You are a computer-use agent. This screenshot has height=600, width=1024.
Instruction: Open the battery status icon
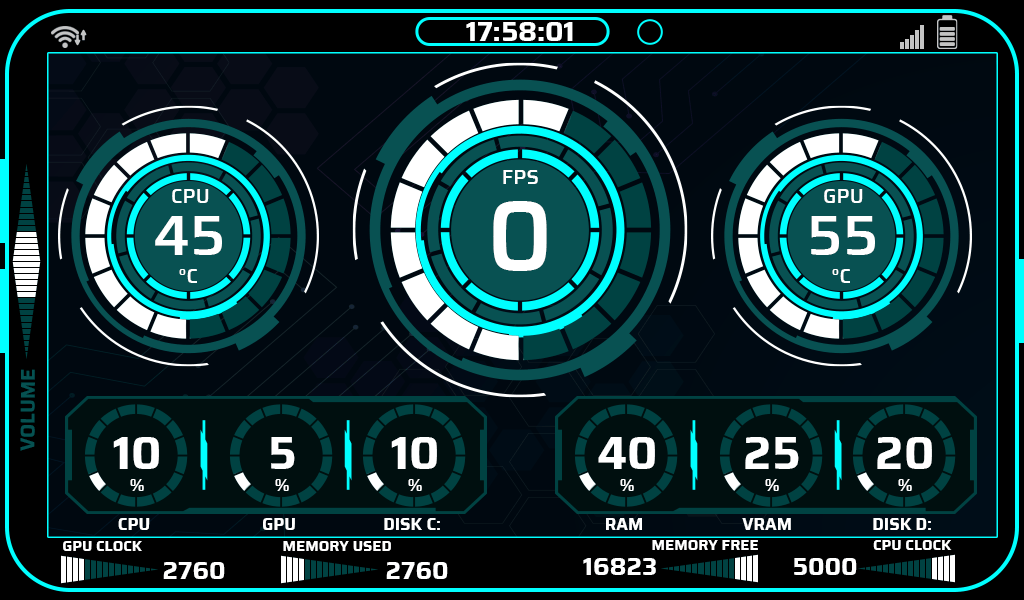pyautogui.click(x=947, y=33)
